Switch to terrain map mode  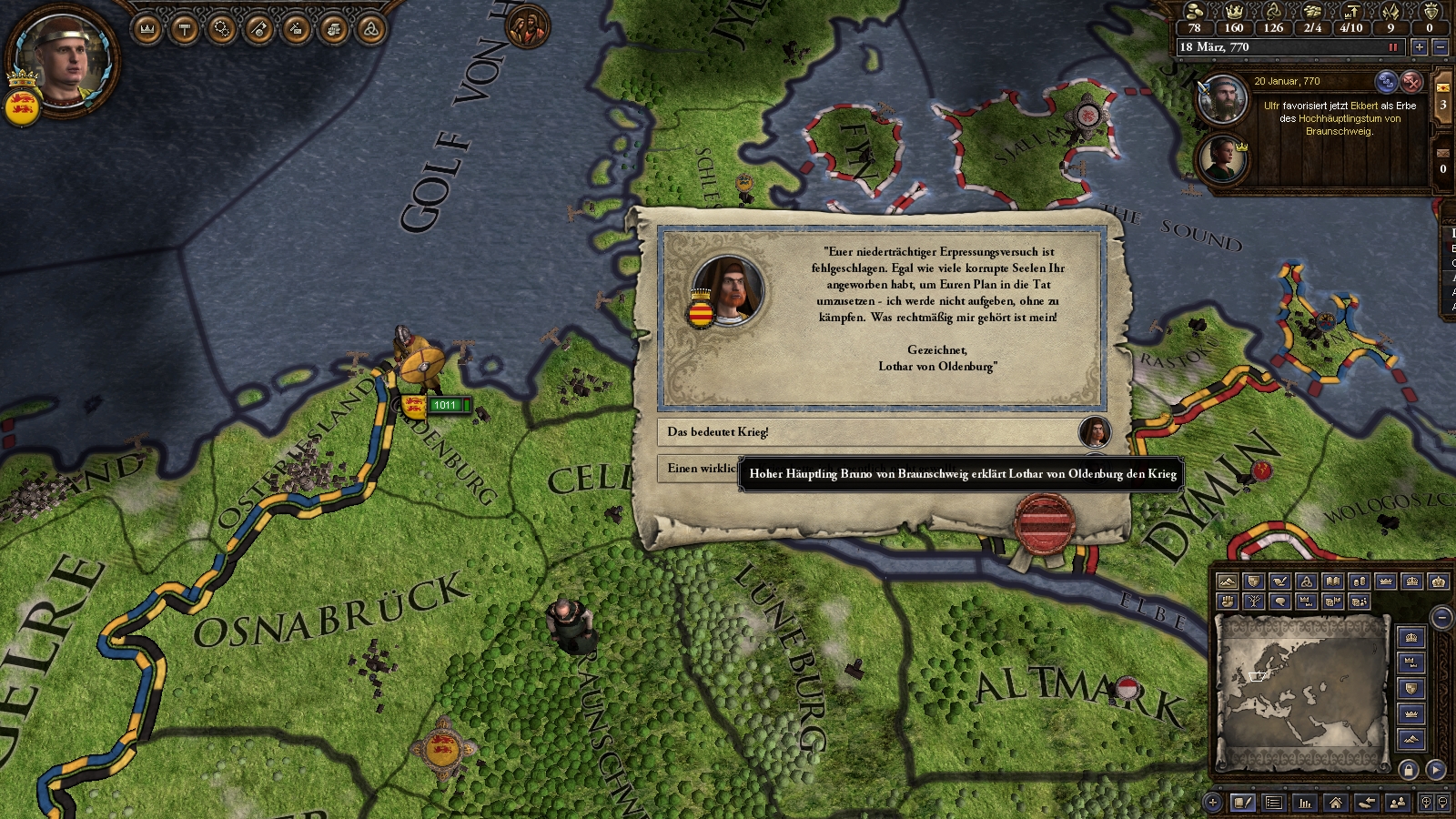coord(1228,581)
